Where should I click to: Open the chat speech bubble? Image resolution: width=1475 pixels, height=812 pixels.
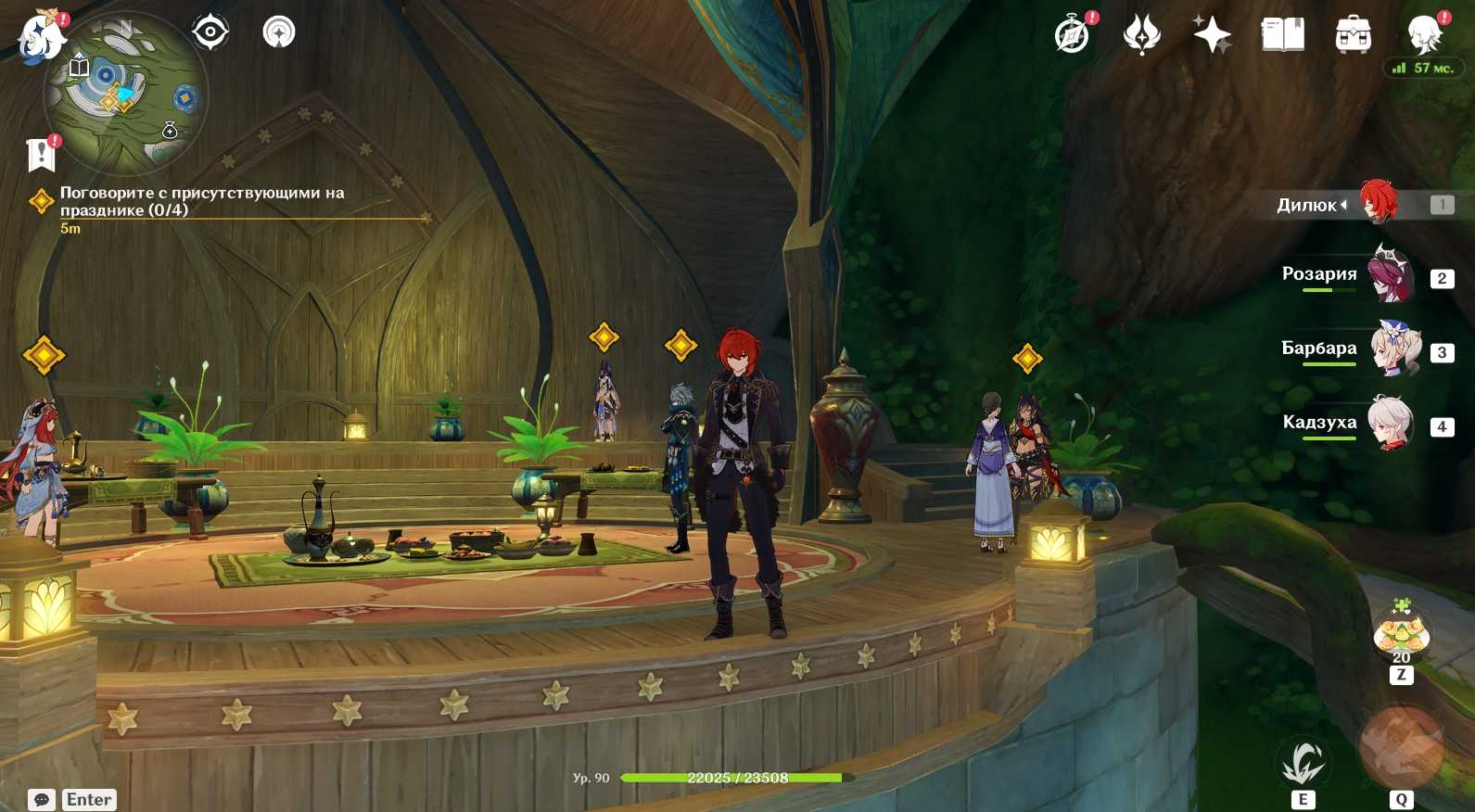coord(42,799)
